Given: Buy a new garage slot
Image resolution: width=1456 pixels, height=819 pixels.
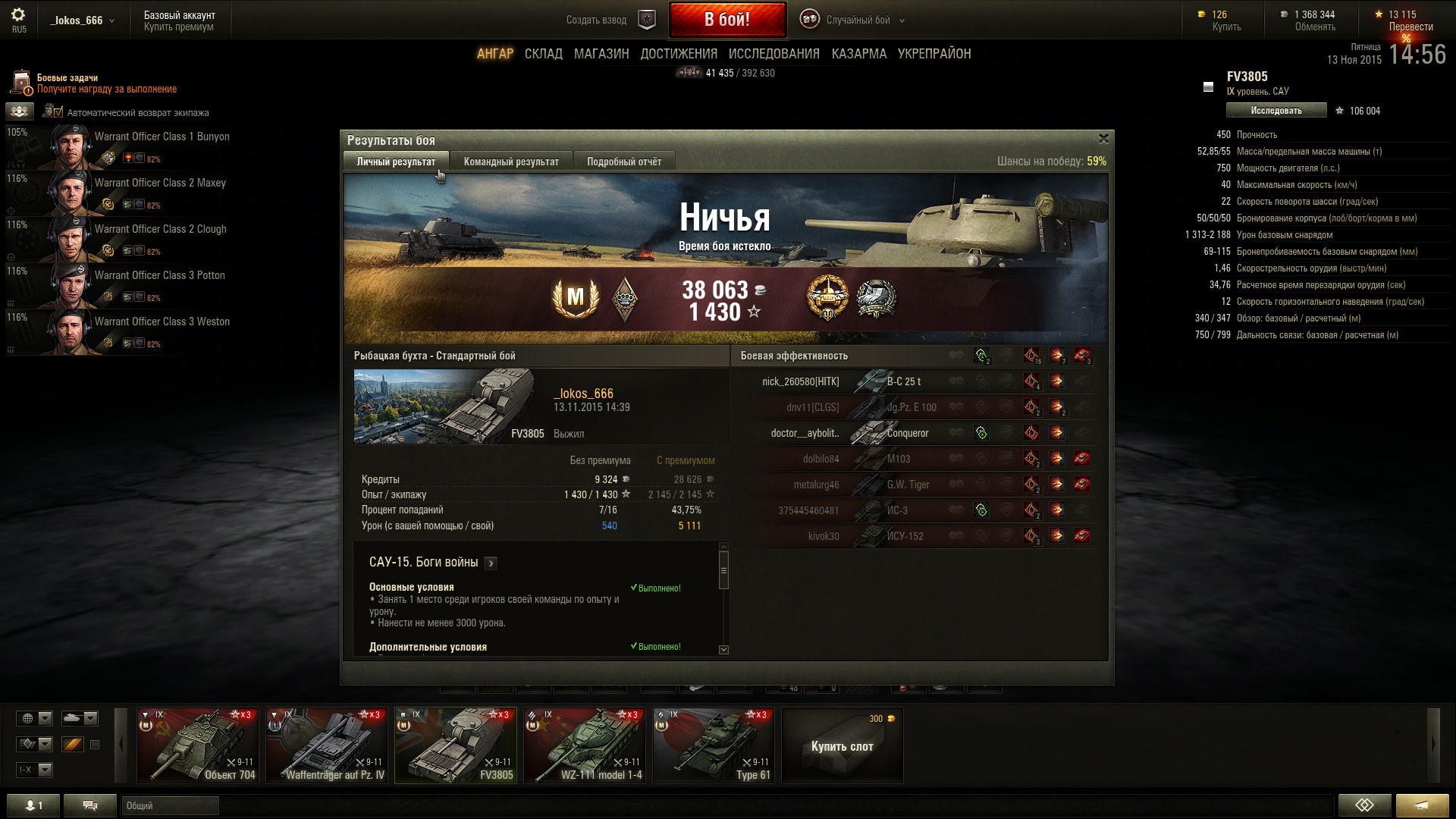Looking at the screenshot, I should (842, 746).
